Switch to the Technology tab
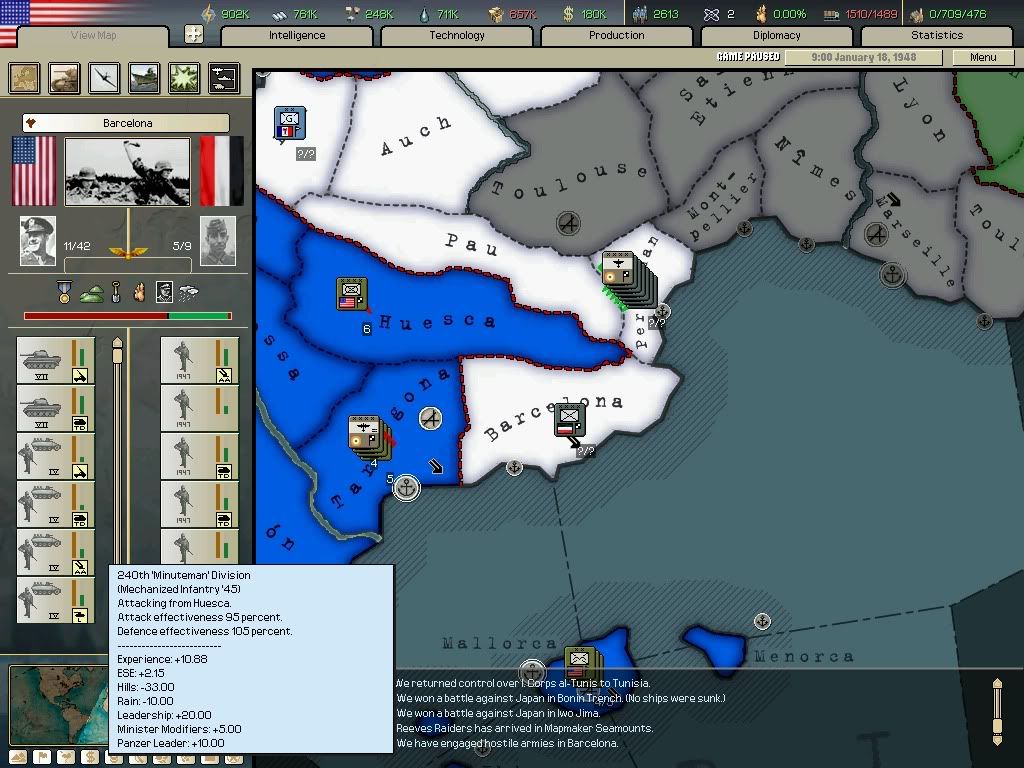The image size is (1024, 768). point(457,35)
